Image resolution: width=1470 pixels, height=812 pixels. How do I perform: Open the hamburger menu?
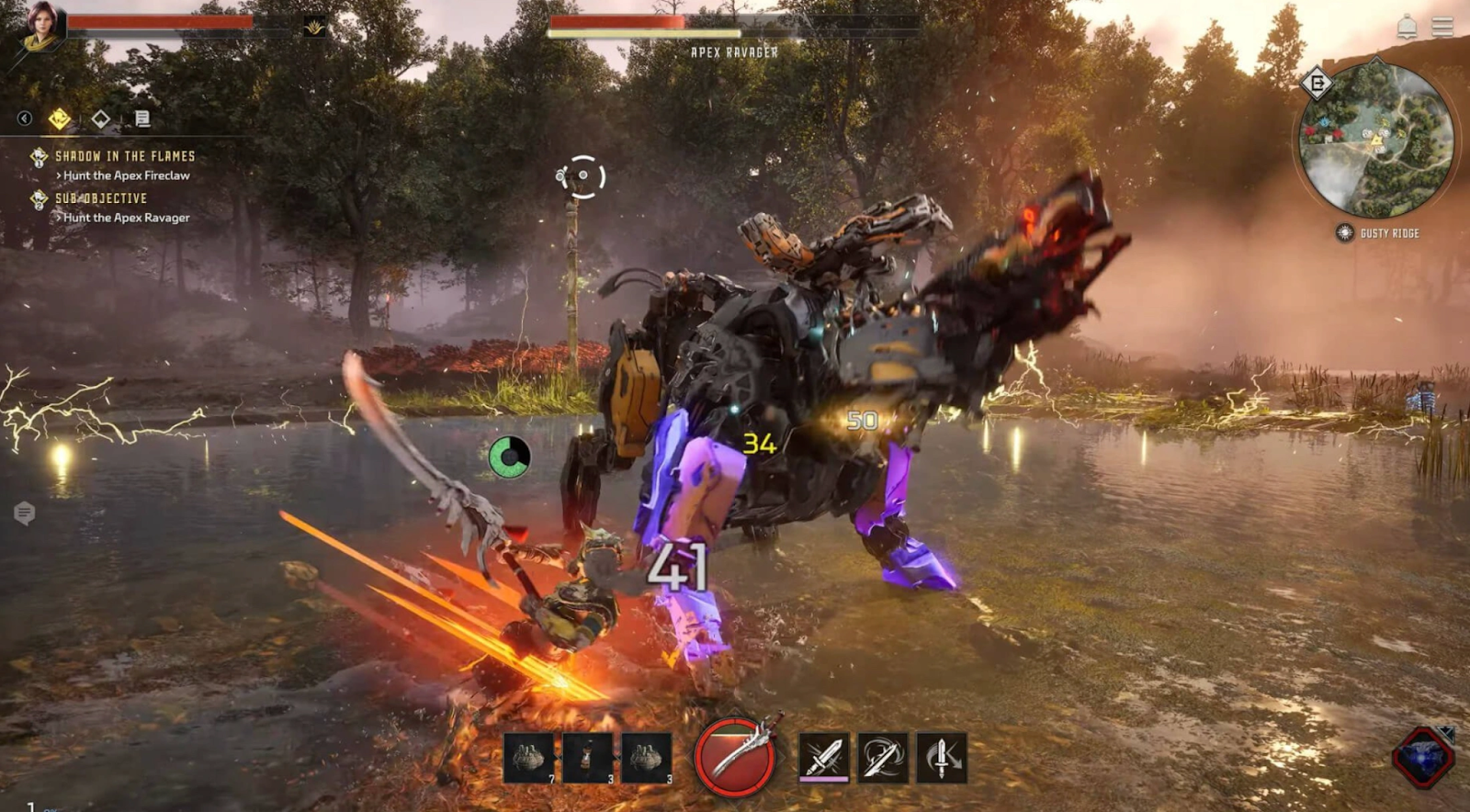pyautogui.click(x=1442, y=27)
